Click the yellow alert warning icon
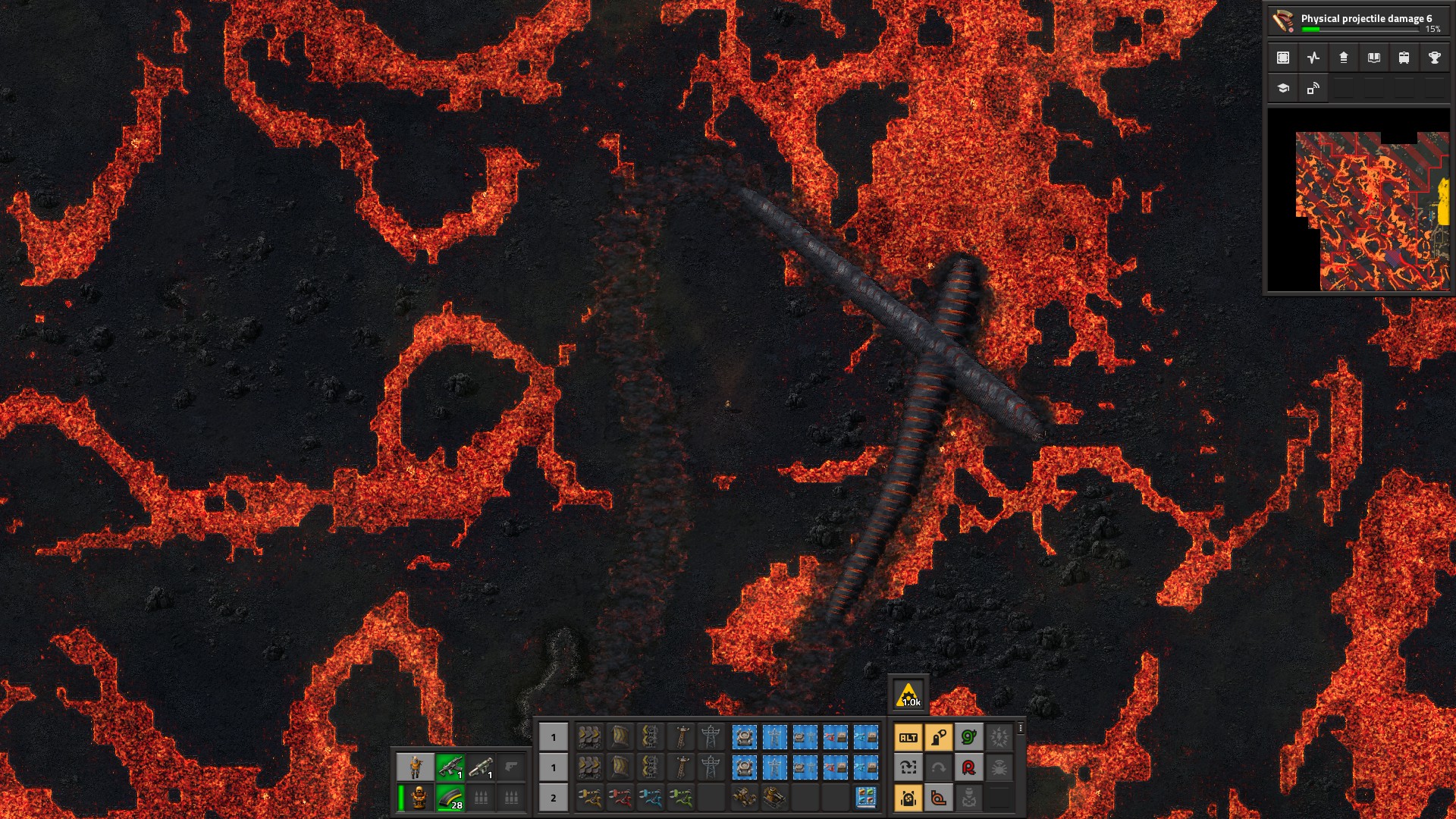Viewport: 1456px width, 819px height. pos(908,694)
